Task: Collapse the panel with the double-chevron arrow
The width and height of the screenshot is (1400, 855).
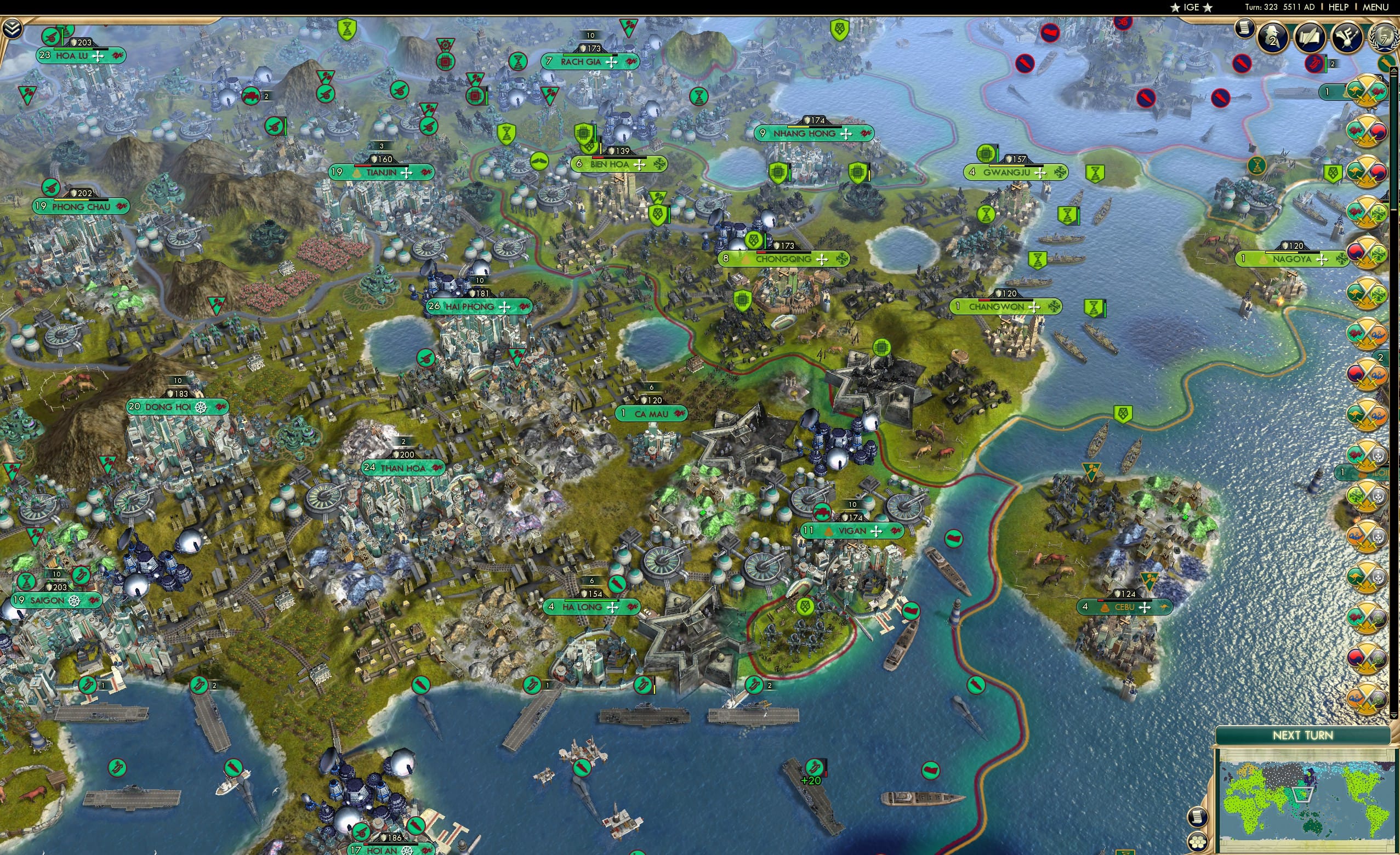Action: tap(12, 29)
